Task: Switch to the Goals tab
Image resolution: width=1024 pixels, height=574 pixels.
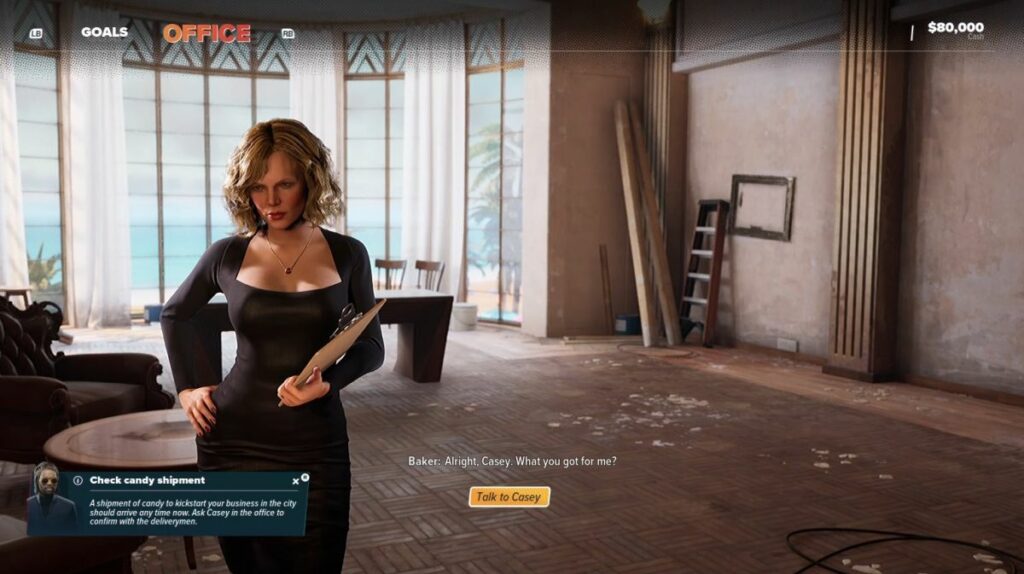Action: coord(104,32)
